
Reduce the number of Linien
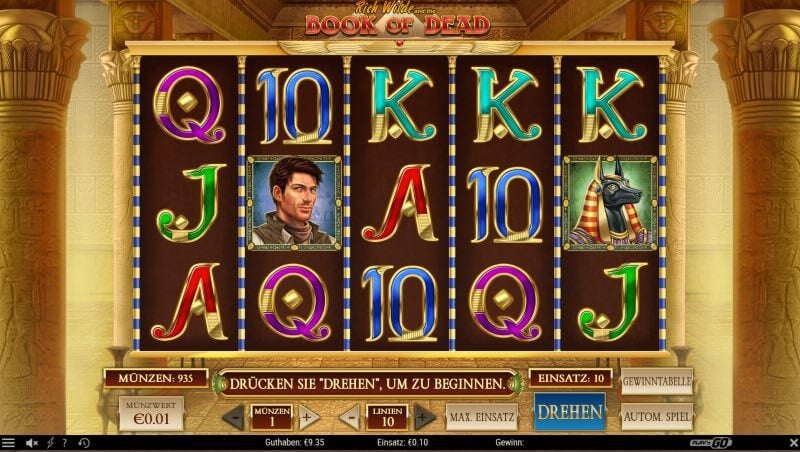point(349,417)
